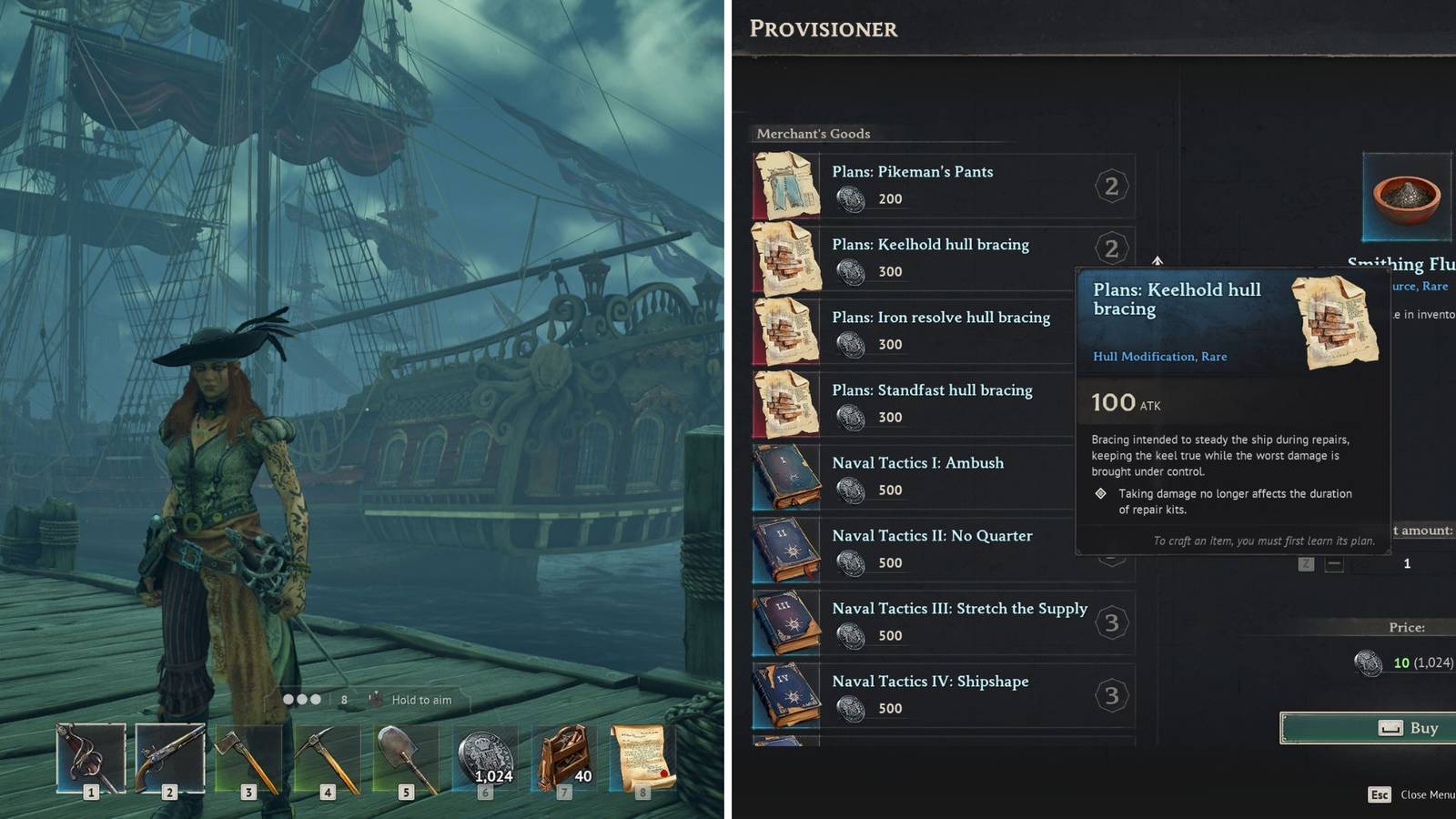The image size is (1456, 819).
Task: Equip the flintlock pistol in slot 2
Action: [167, 755]
